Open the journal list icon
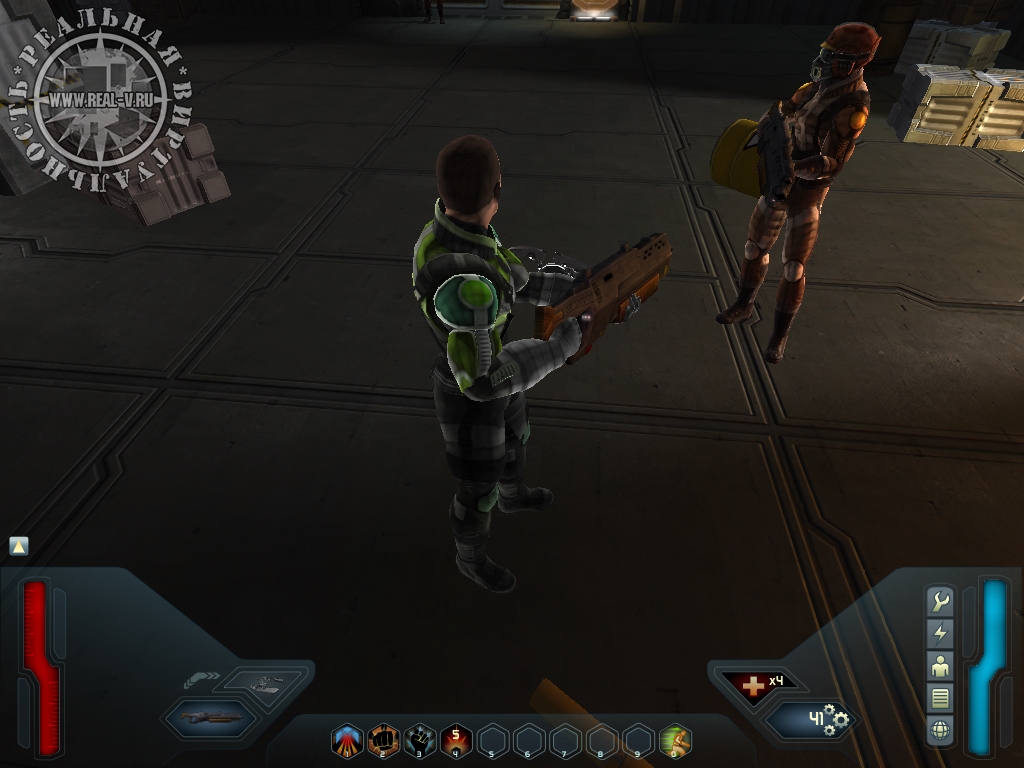 point(940,697)
